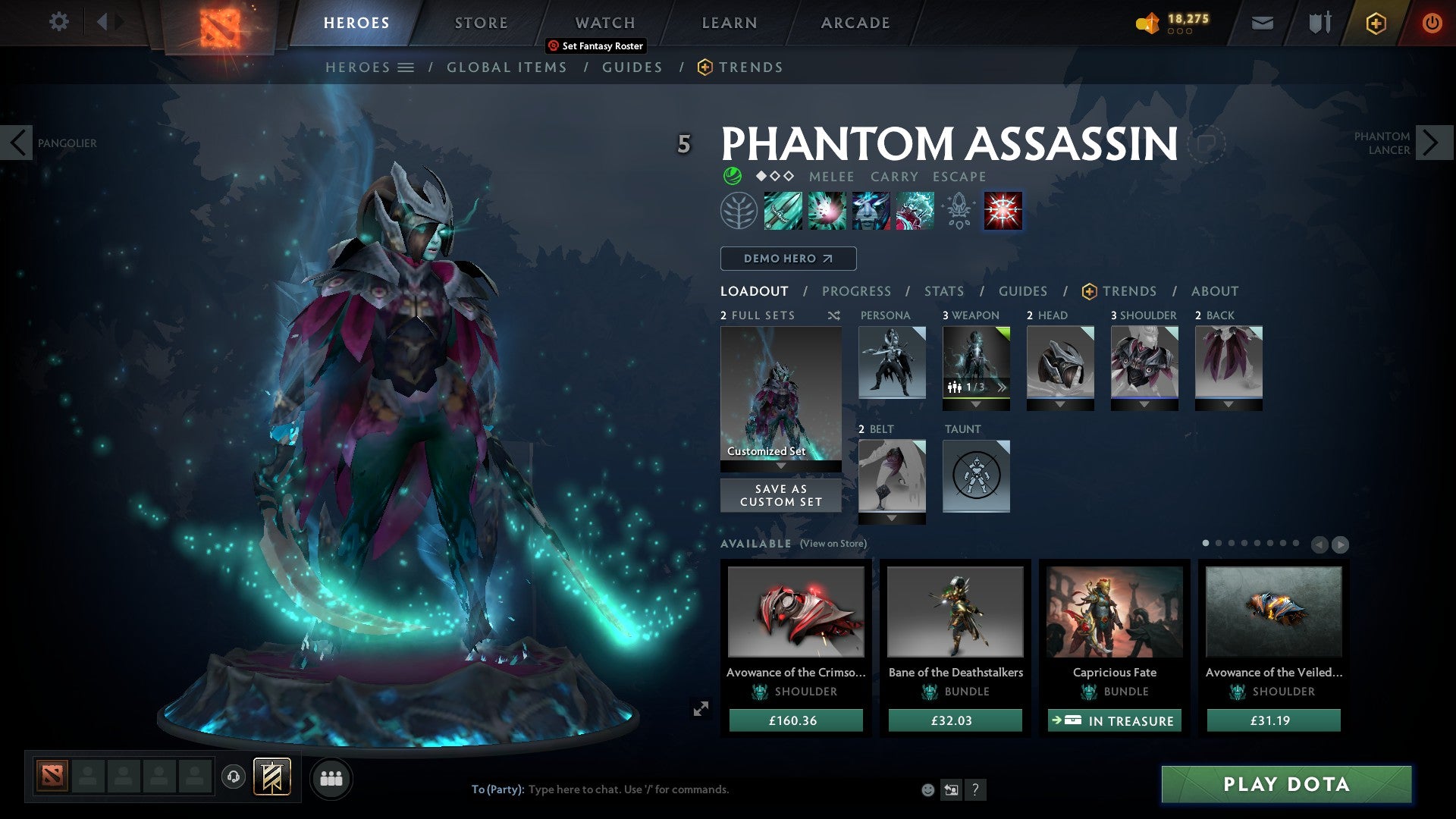Open the settings gear icon
The width and height of the screenshot is (1456, 819).
coord(58,22)
